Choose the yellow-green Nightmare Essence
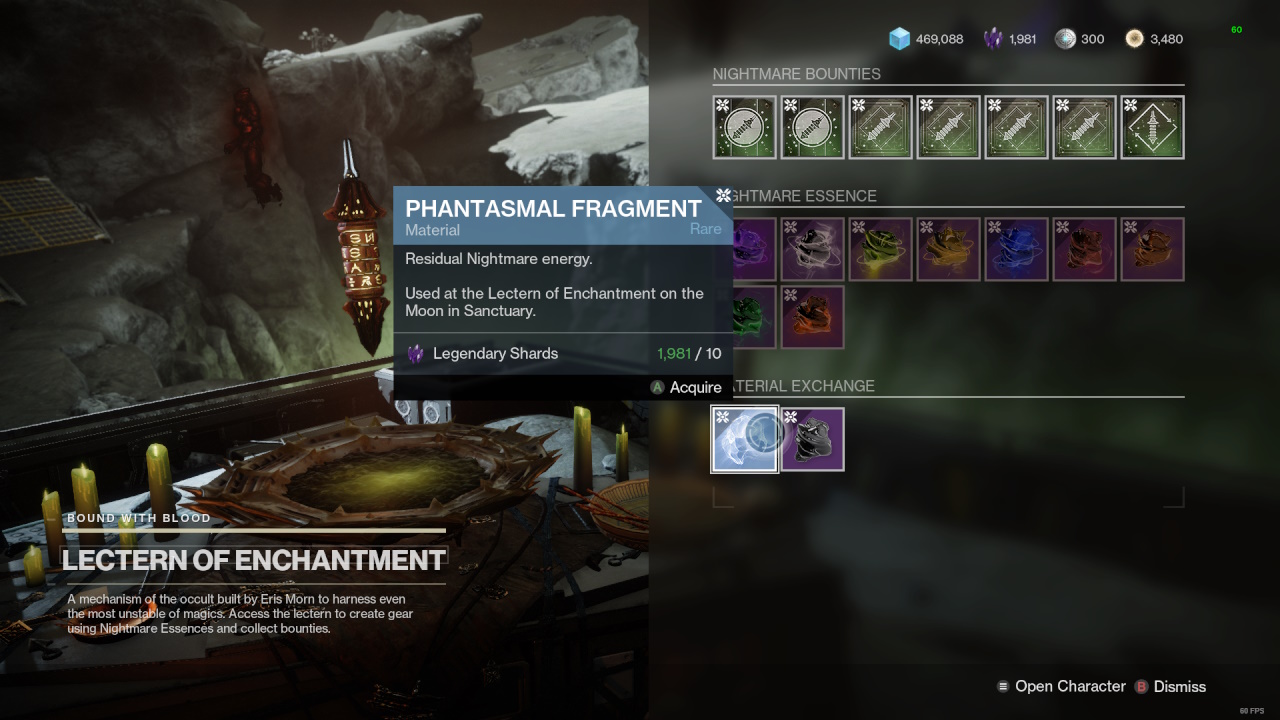The height and width of the screenshot is (720, 1280). pos(881,249)
